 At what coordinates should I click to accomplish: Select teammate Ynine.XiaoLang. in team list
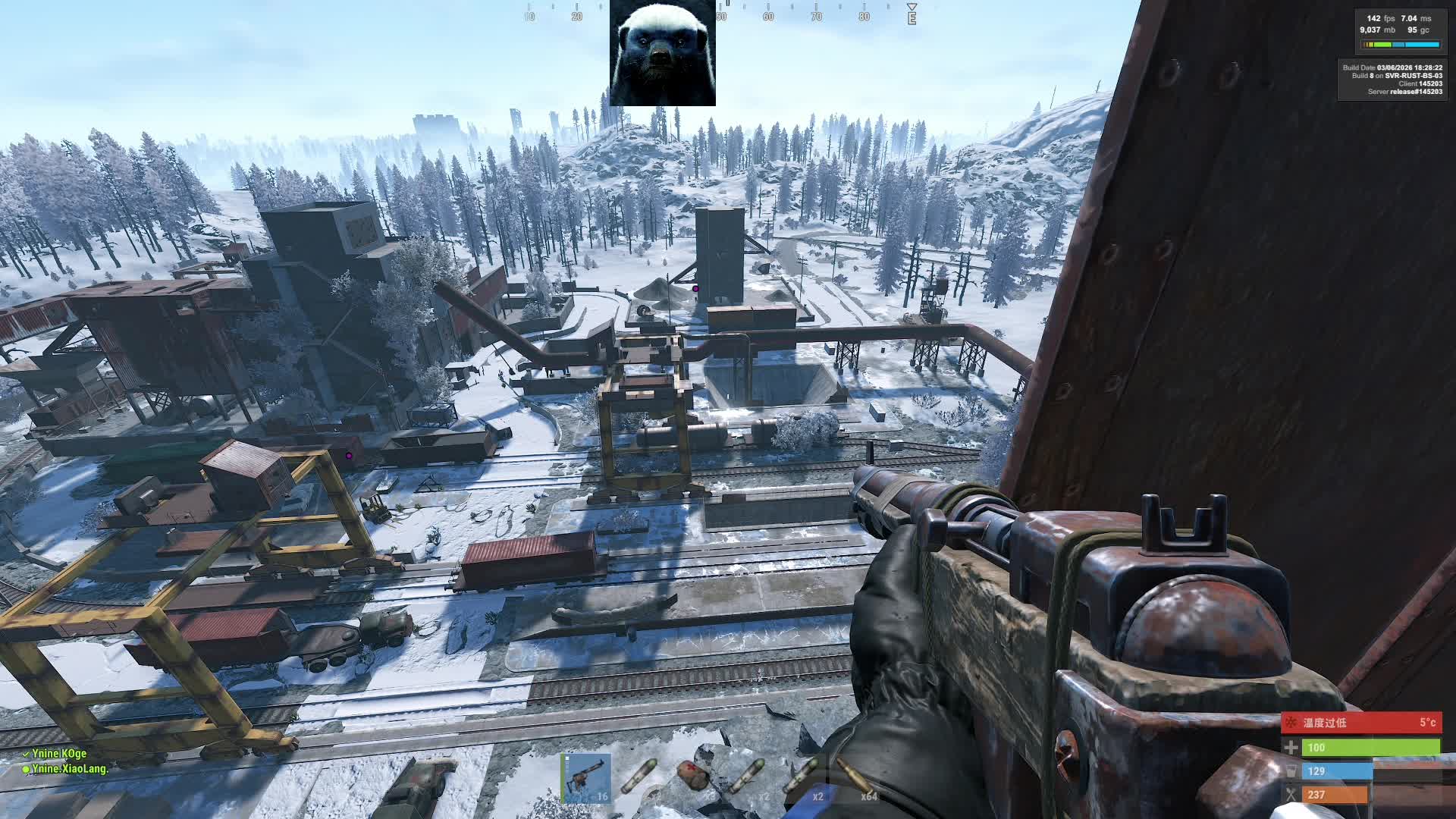pos(70,769)
